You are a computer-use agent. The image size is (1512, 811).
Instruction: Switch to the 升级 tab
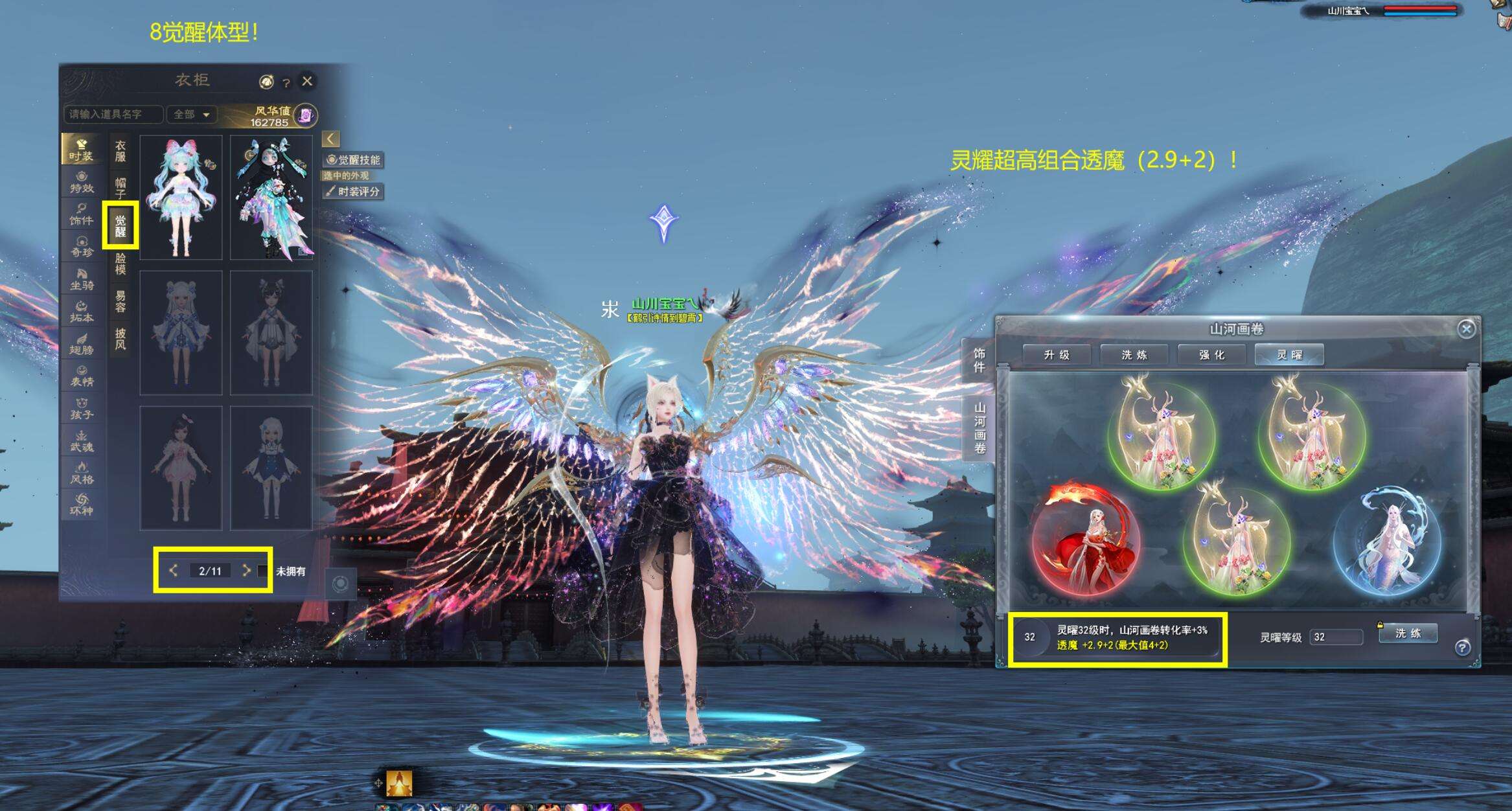1057,355
